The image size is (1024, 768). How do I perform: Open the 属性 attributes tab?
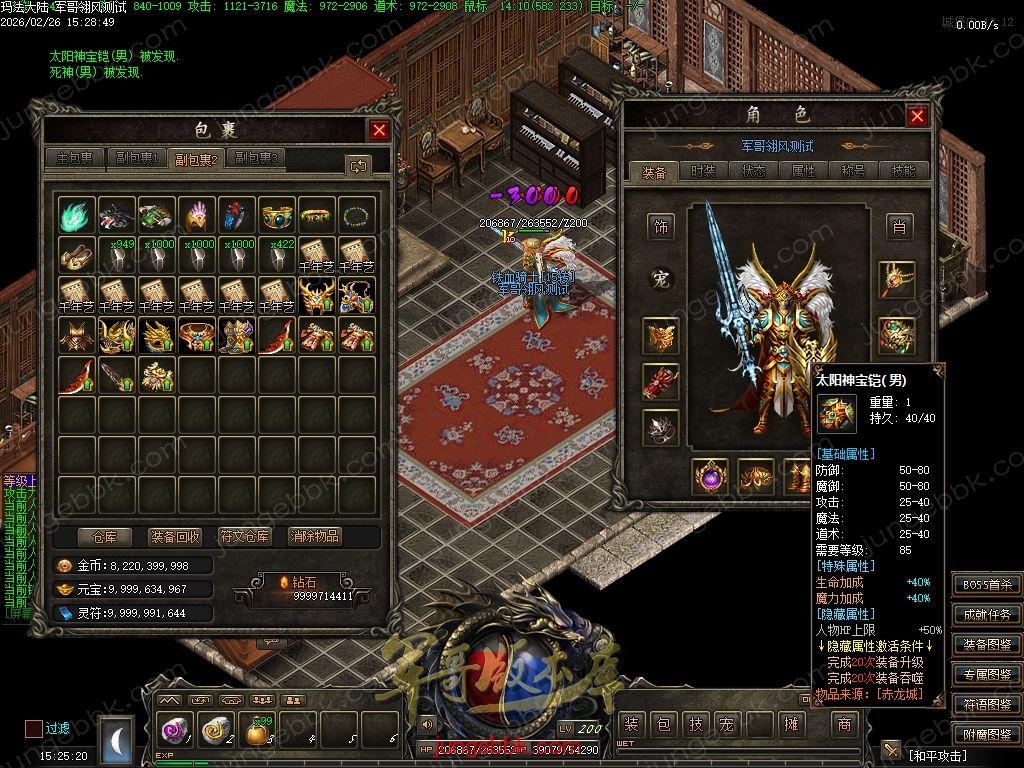click(x=803, y=171)
